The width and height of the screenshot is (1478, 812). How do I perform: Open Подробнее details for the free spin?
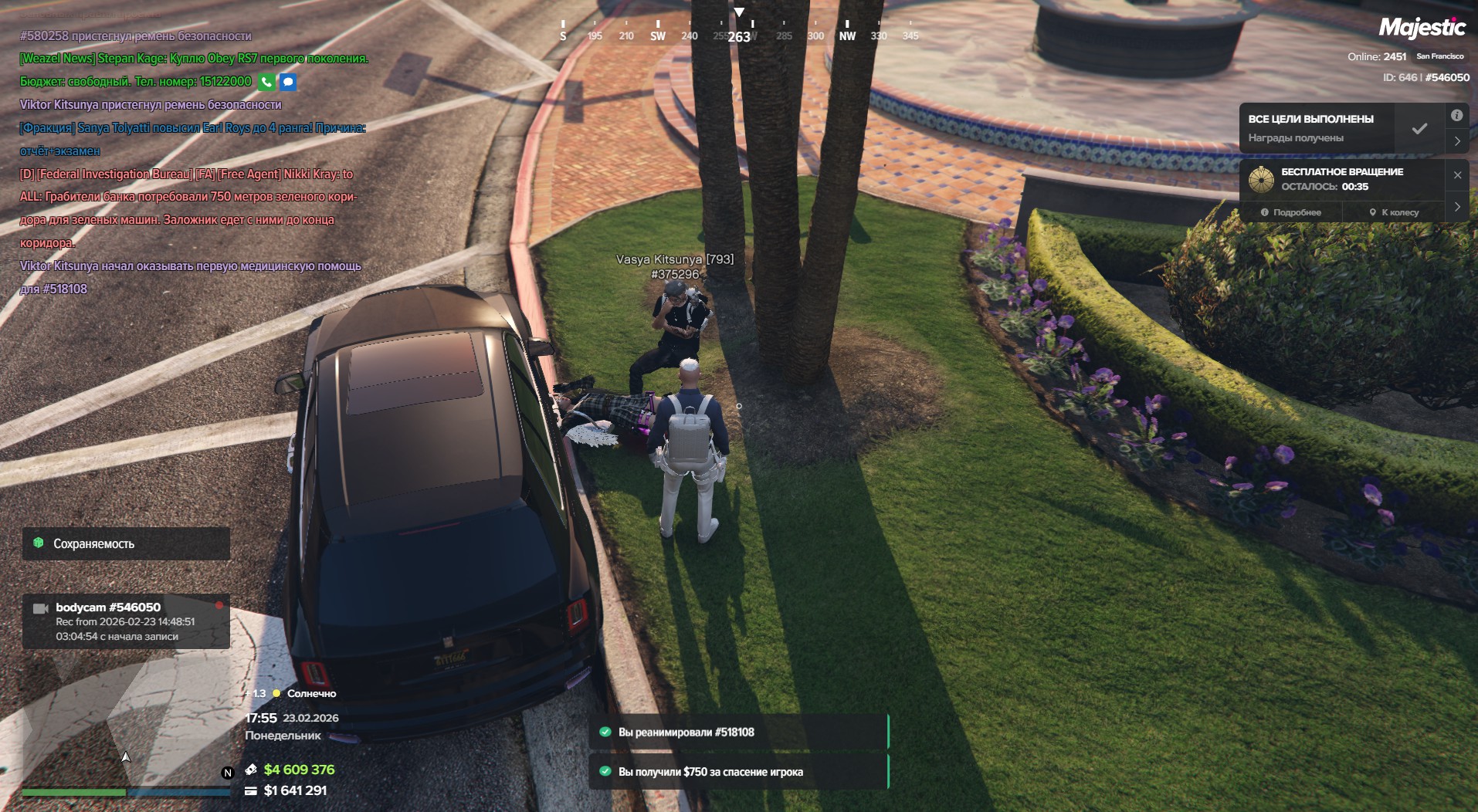(x=1291, y=212)
